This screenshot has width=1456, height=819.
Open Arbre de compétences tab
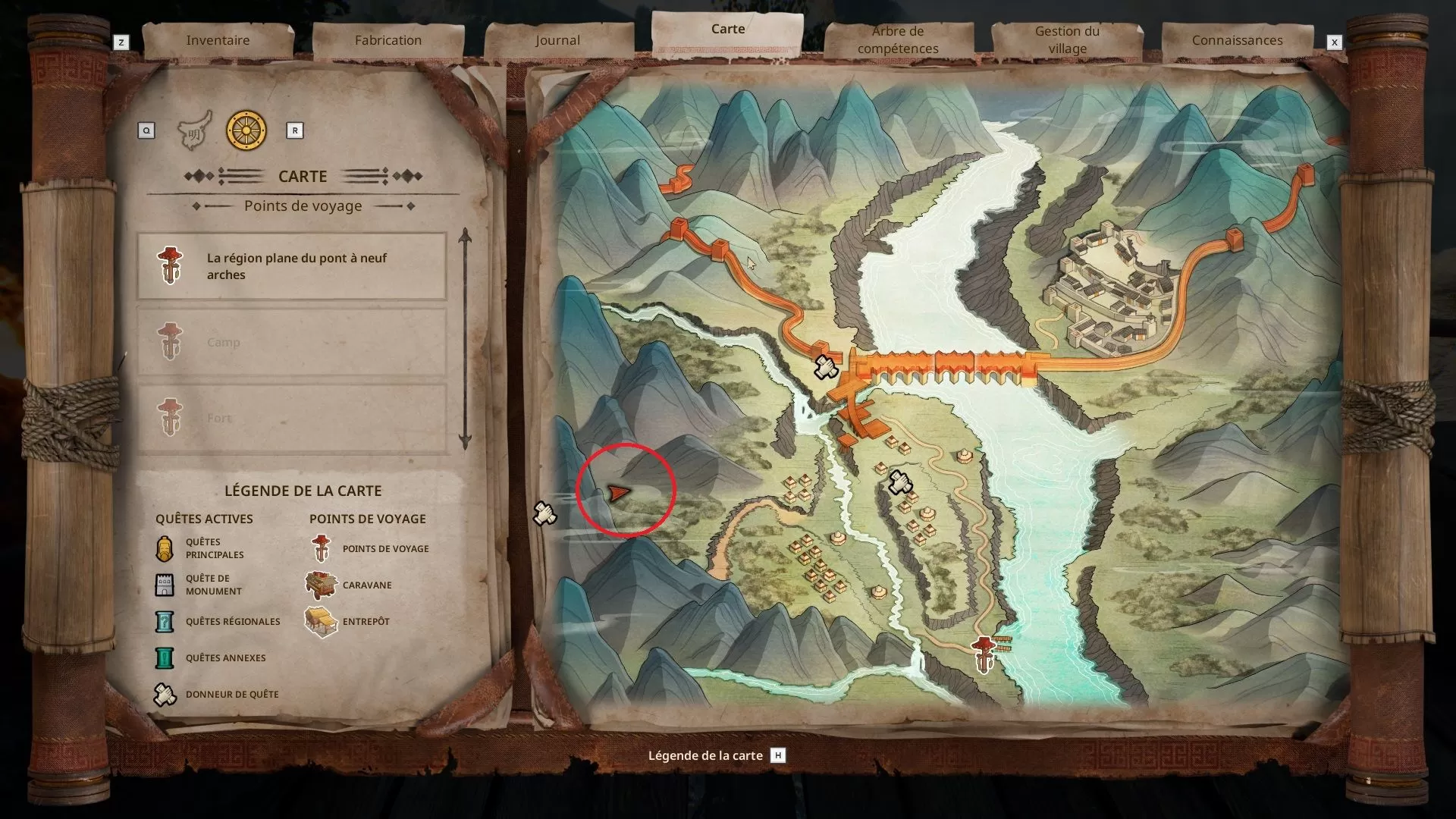click(x=898, y=40)
